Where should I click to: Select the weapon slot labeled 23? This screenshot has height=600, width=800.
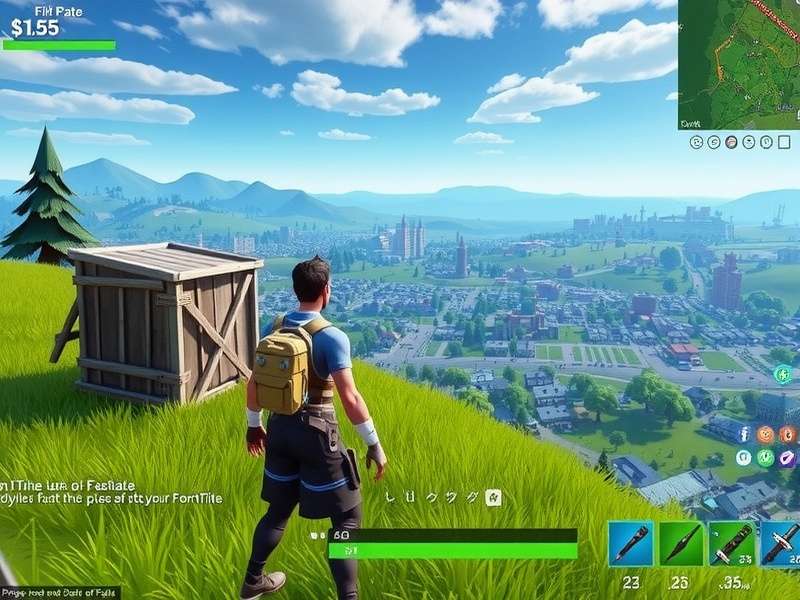630,543
